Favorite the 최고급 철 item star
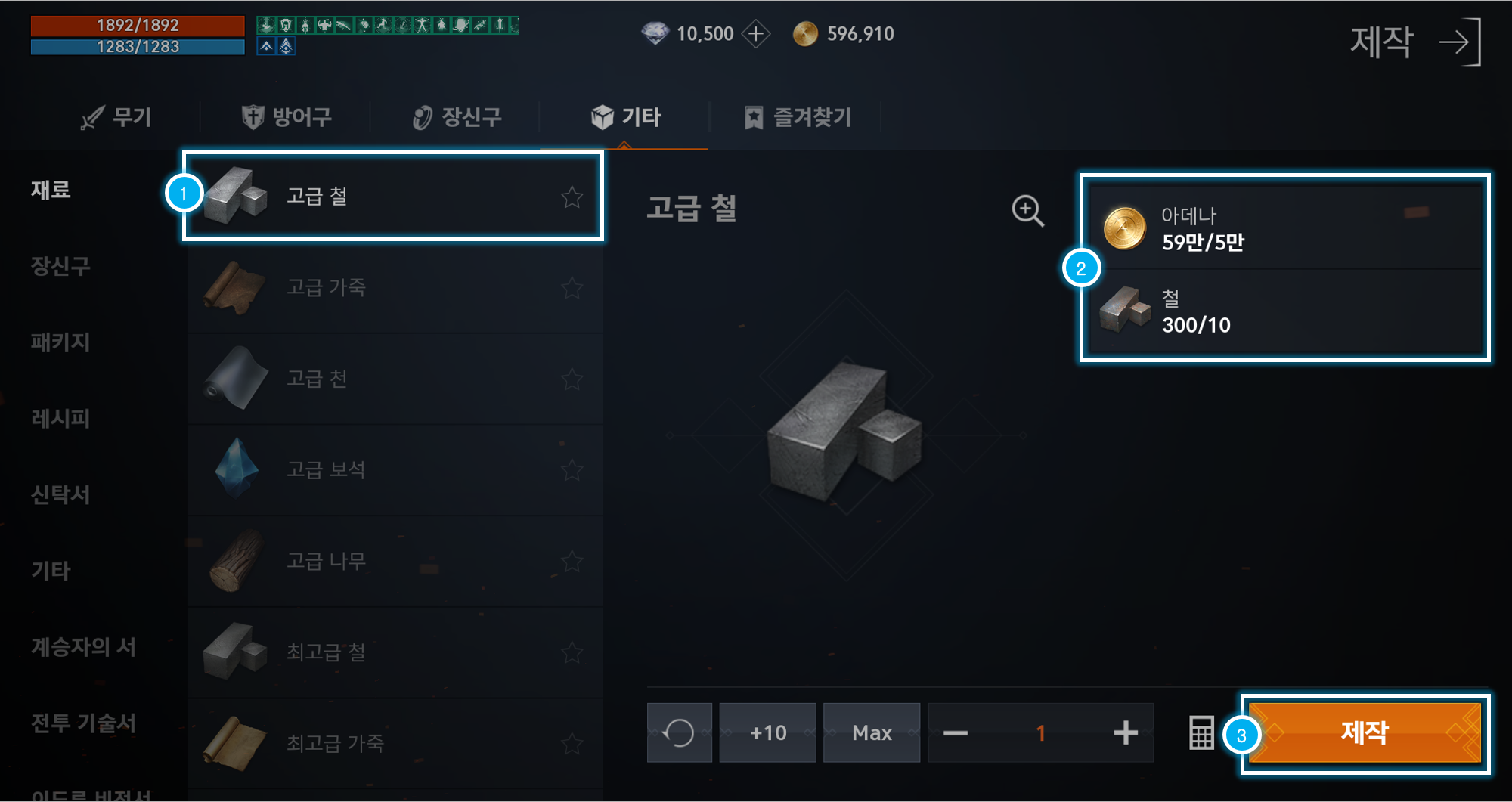The image size is (1512, 802). (x=572, y=652)
